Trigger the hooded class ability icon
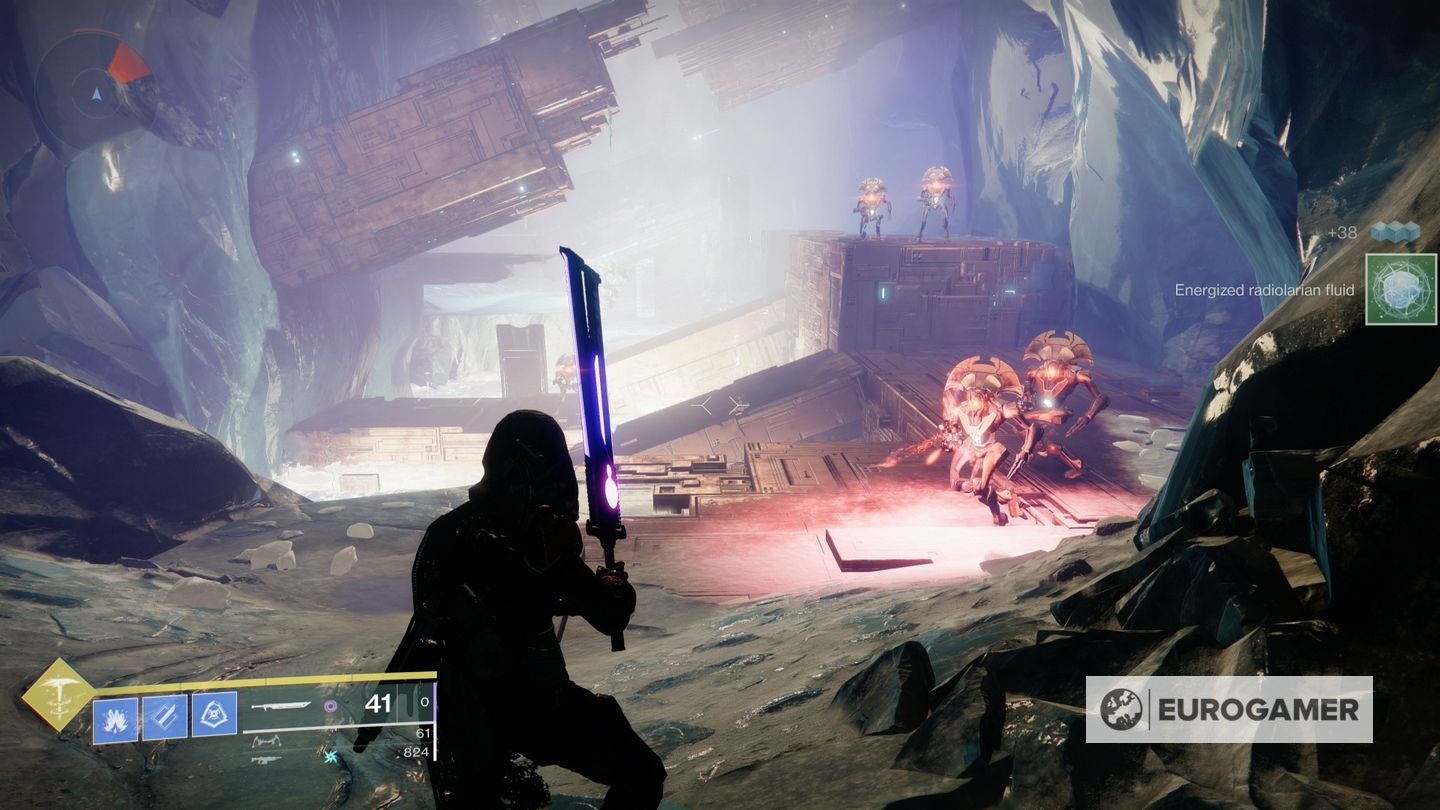This screenshot has width=1440, height=810. pos(214,717)
